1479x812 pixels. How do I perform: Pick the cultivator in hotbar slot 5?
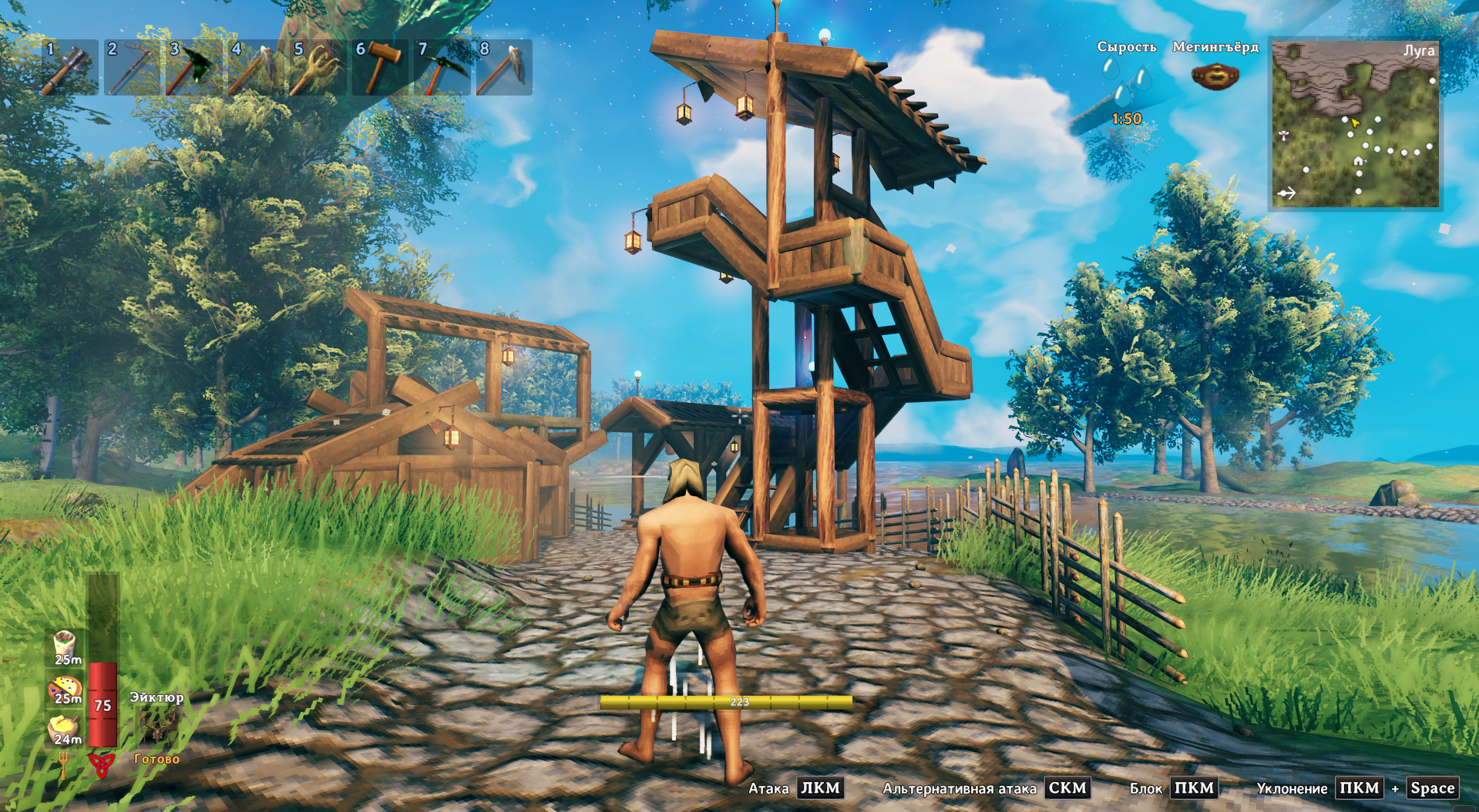click(318, 68)
